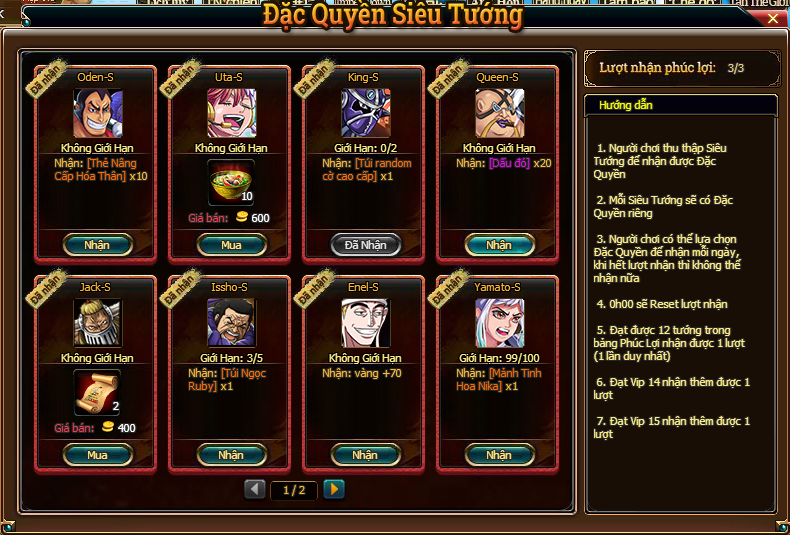
Task: Select Uta-S character portrait
Action: [x=231, y=113]
